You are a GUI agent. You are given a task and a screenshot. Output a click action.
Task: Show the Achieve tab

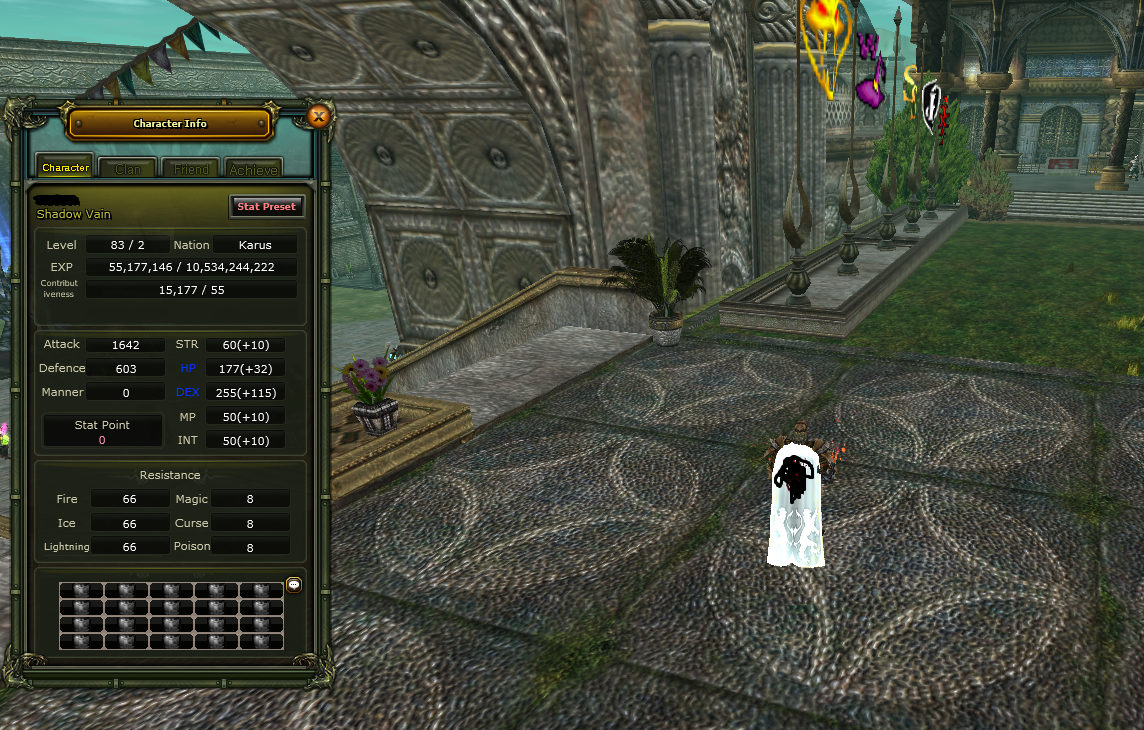coord(253,169)
